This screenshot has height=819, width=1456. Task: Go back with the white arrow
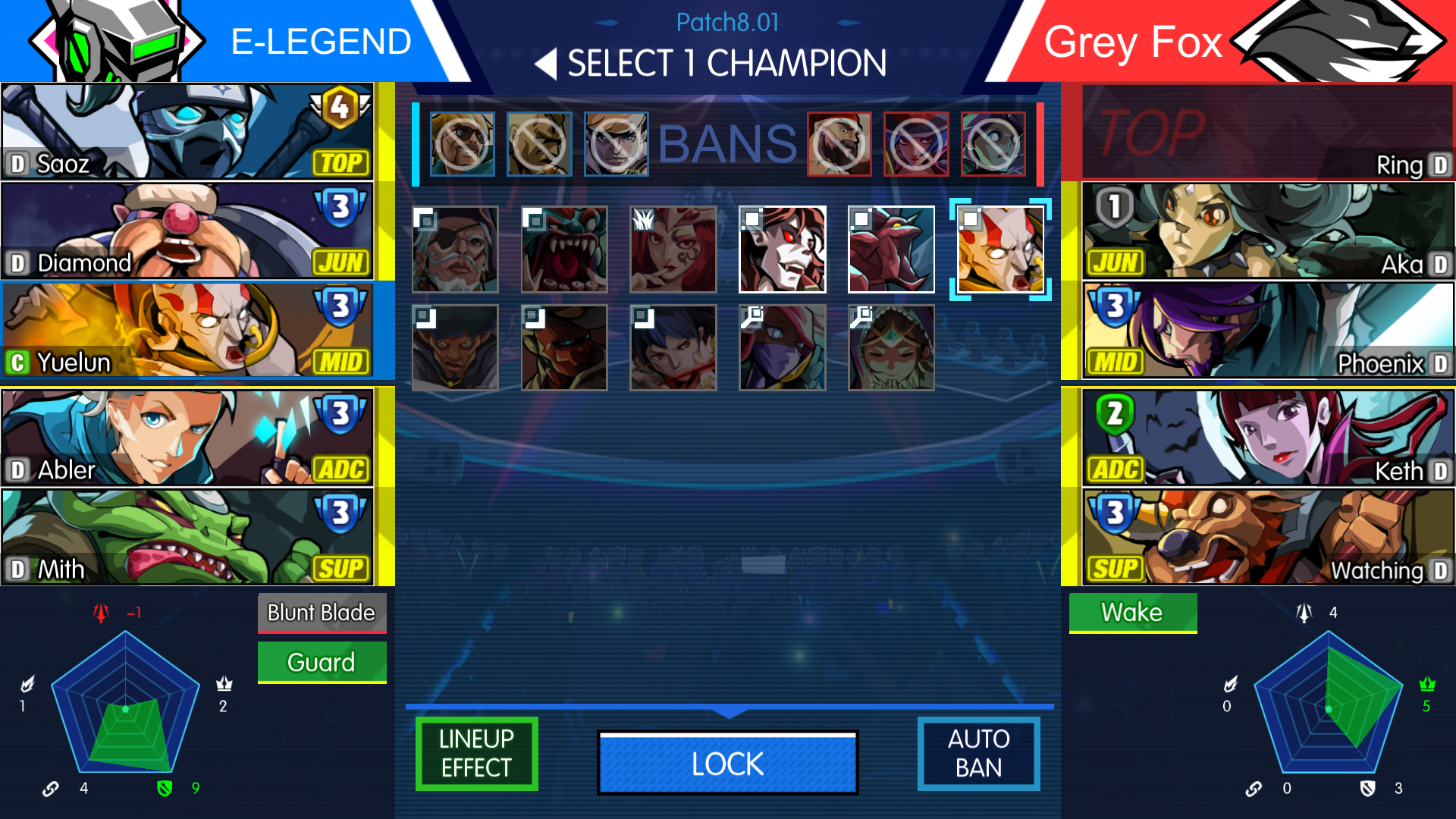pos(545,64)
